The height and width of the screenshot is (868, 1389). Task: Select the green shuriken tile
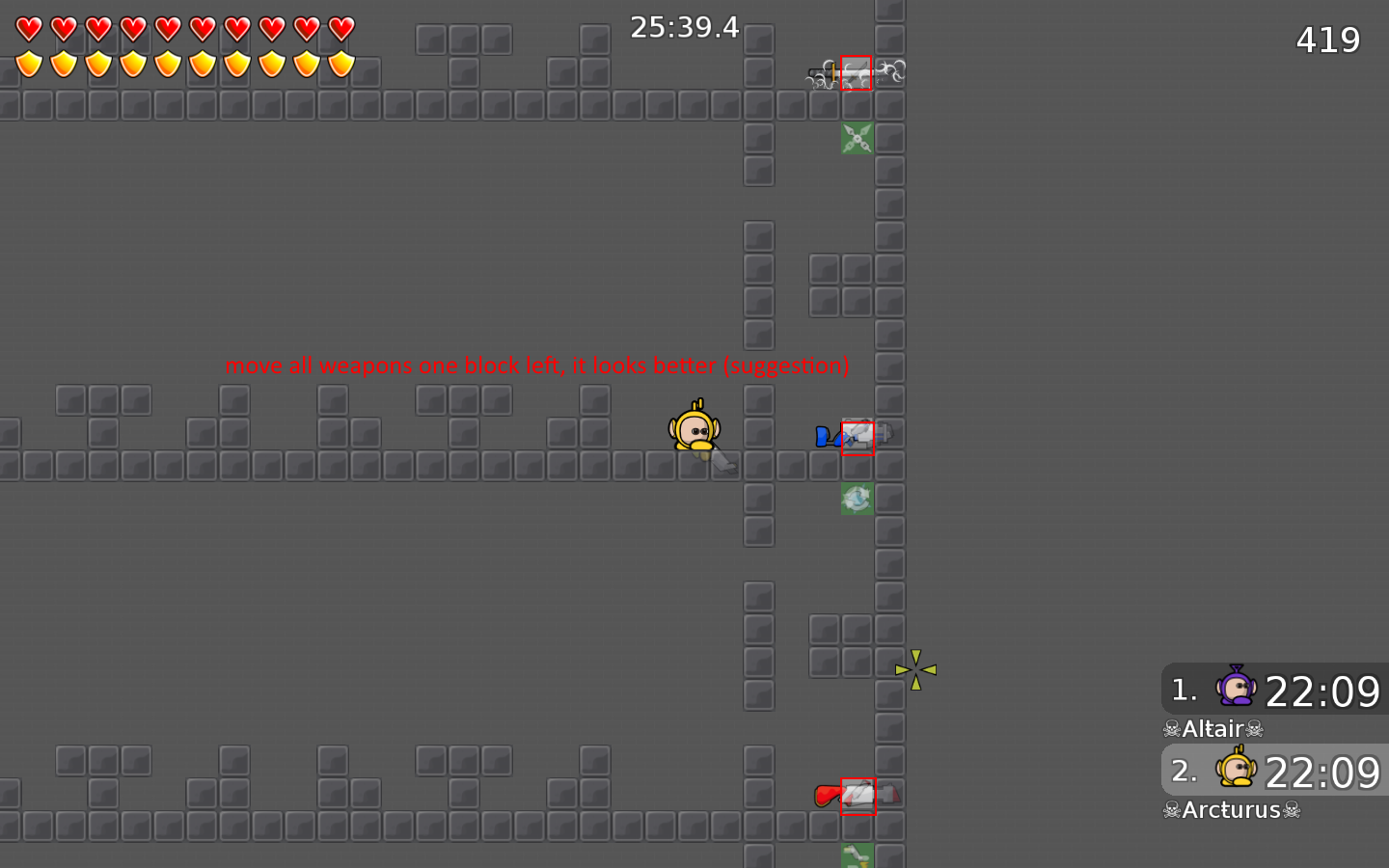coord(857,139)
